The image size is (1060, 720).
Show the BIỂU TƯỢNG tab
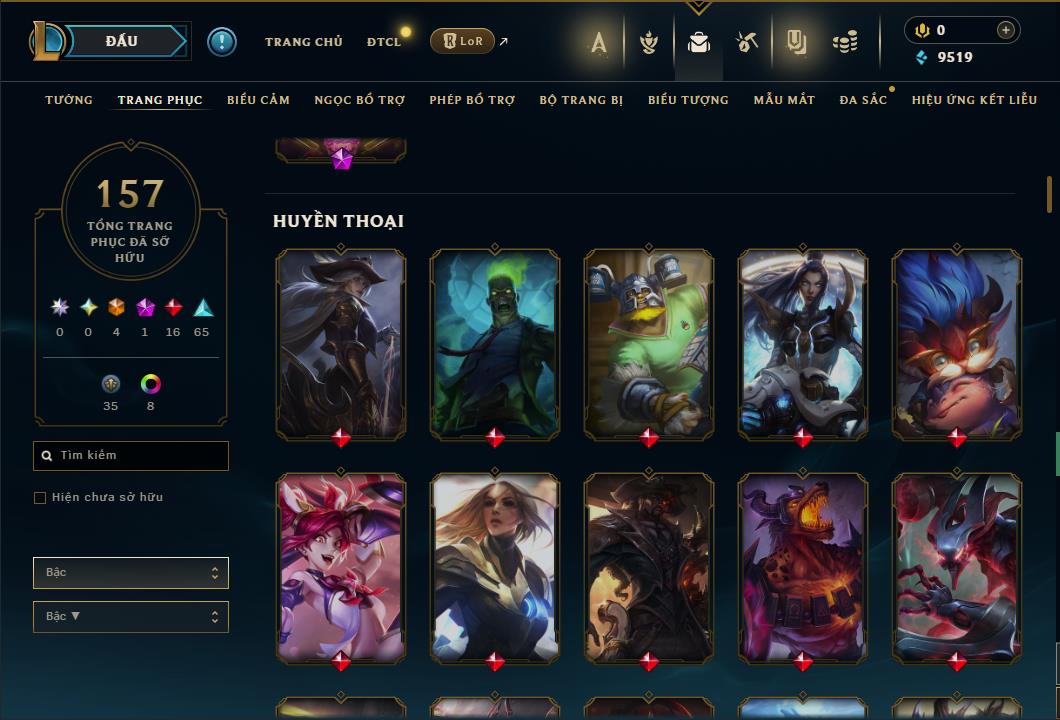pyautogui.click(x=688, y=100)
